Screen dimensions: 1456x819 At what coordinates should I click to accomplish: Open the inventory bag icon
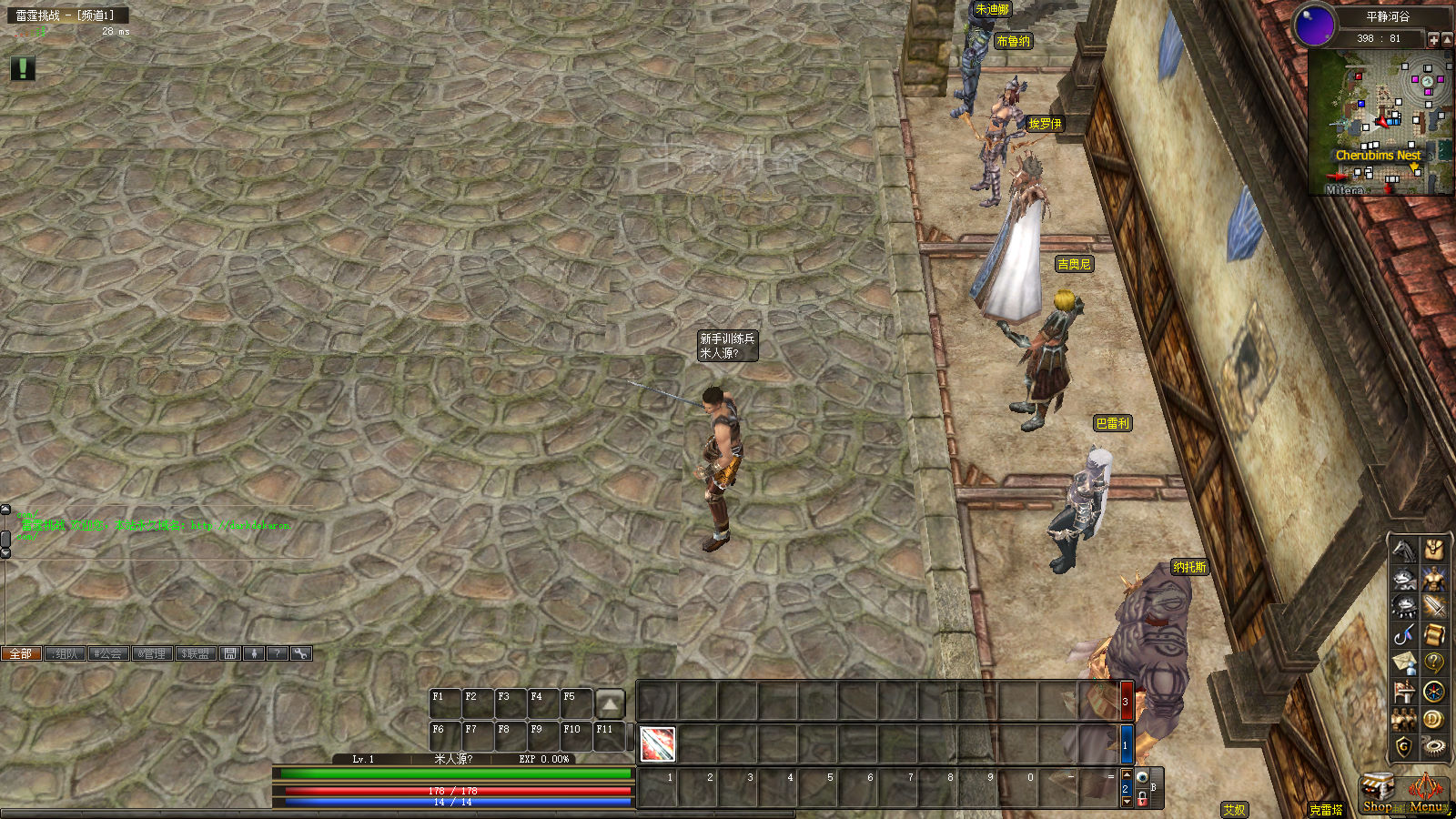[1434, 550]
